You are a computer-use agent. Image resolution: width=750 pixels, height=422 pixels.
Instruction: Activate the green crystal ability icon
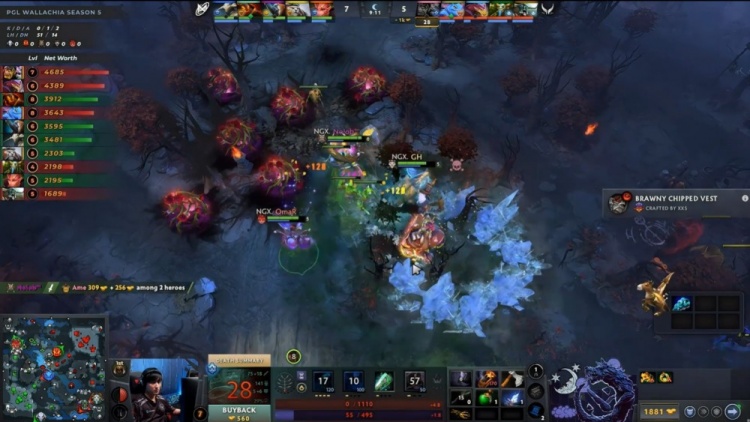click(x=384, y=381)
